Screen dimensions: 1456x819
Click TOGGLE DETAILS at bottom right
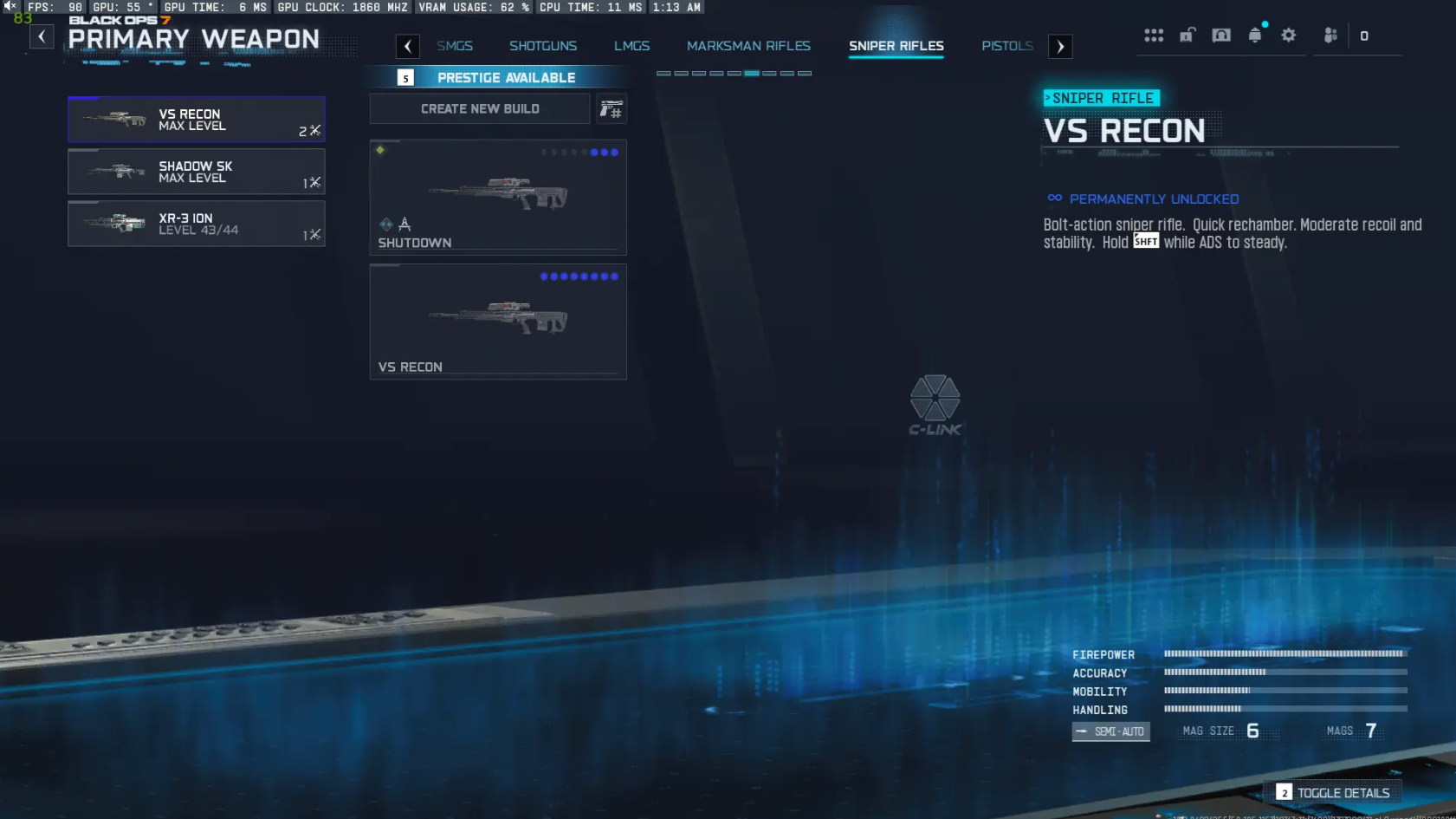click(1334, 792)
